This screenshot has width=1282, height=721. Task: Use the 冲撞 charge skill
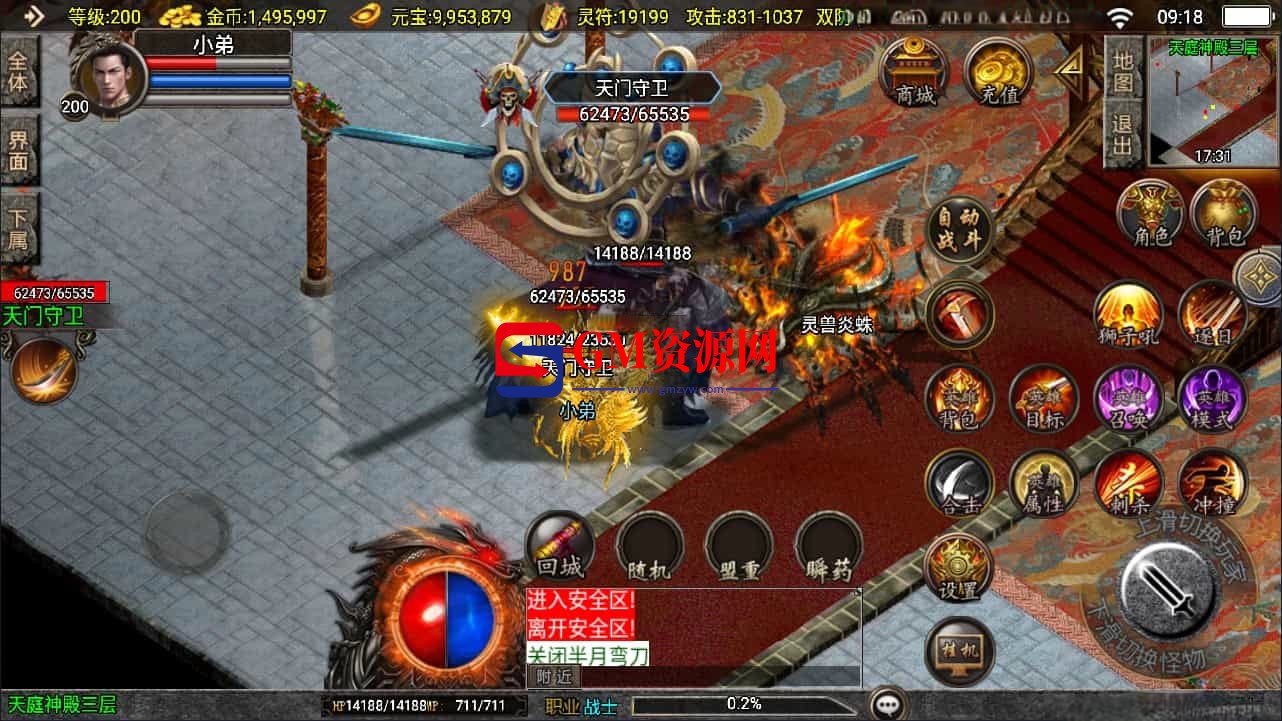point(1212,484)
